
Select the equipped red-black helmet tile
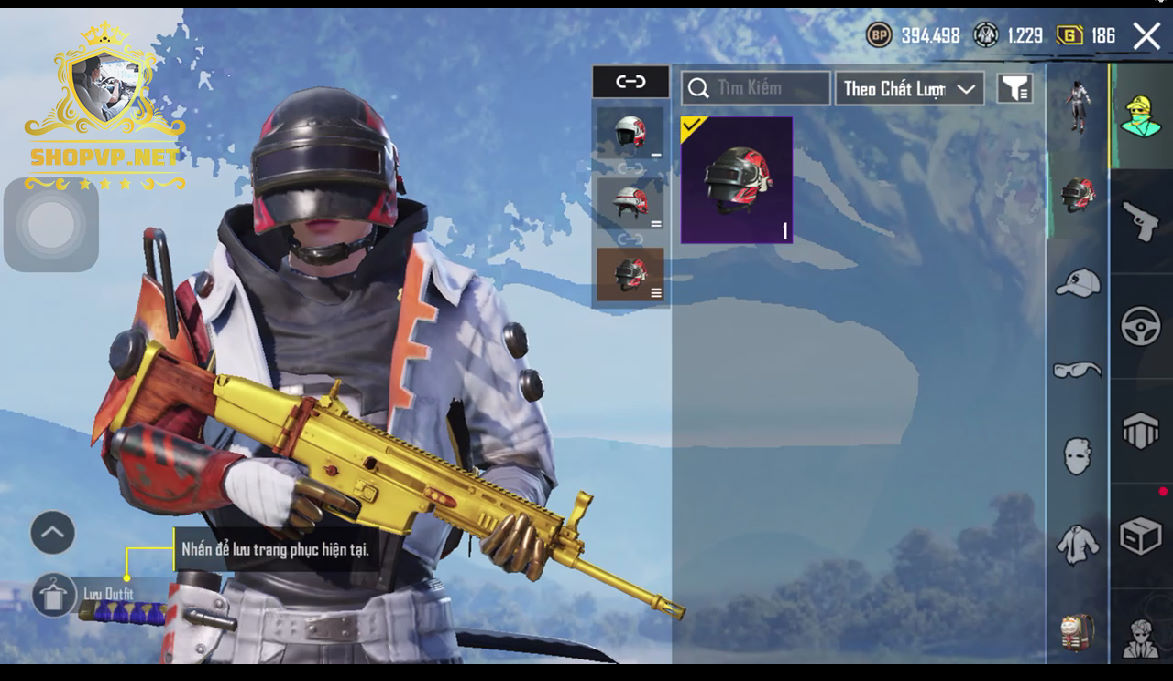click(737, 180)
